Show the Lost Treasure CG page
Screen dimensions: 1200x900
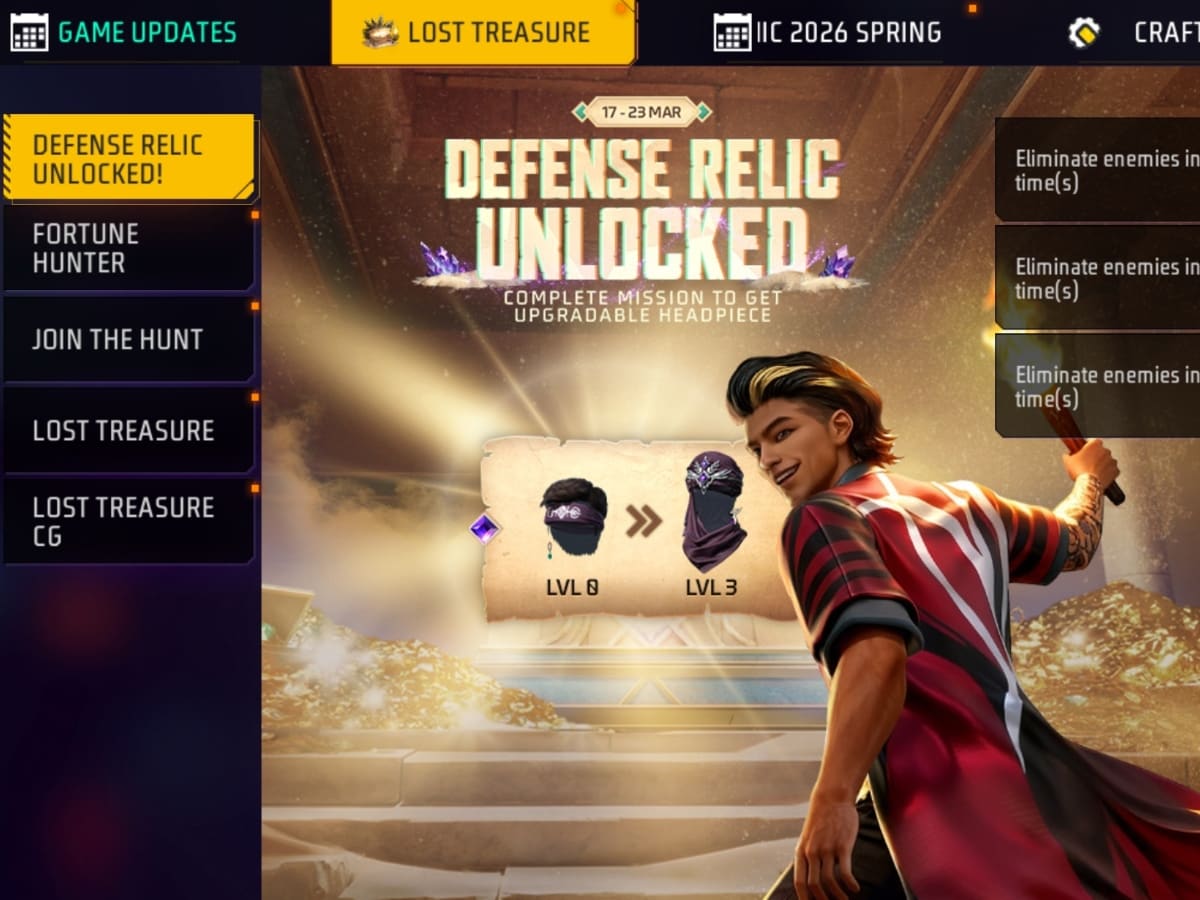(128, 521)
